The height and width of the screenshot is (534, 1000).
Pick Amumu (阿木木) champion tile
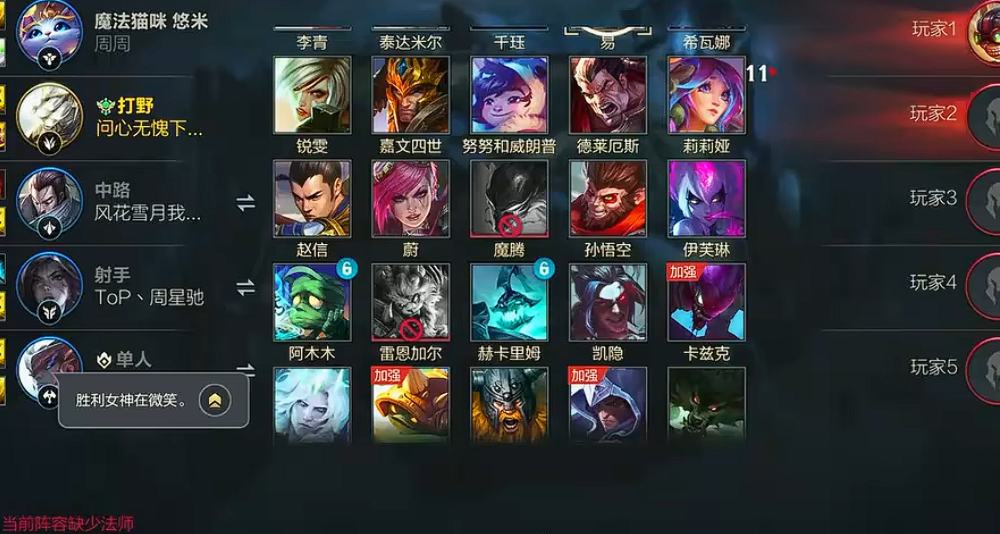coord(312,303)
